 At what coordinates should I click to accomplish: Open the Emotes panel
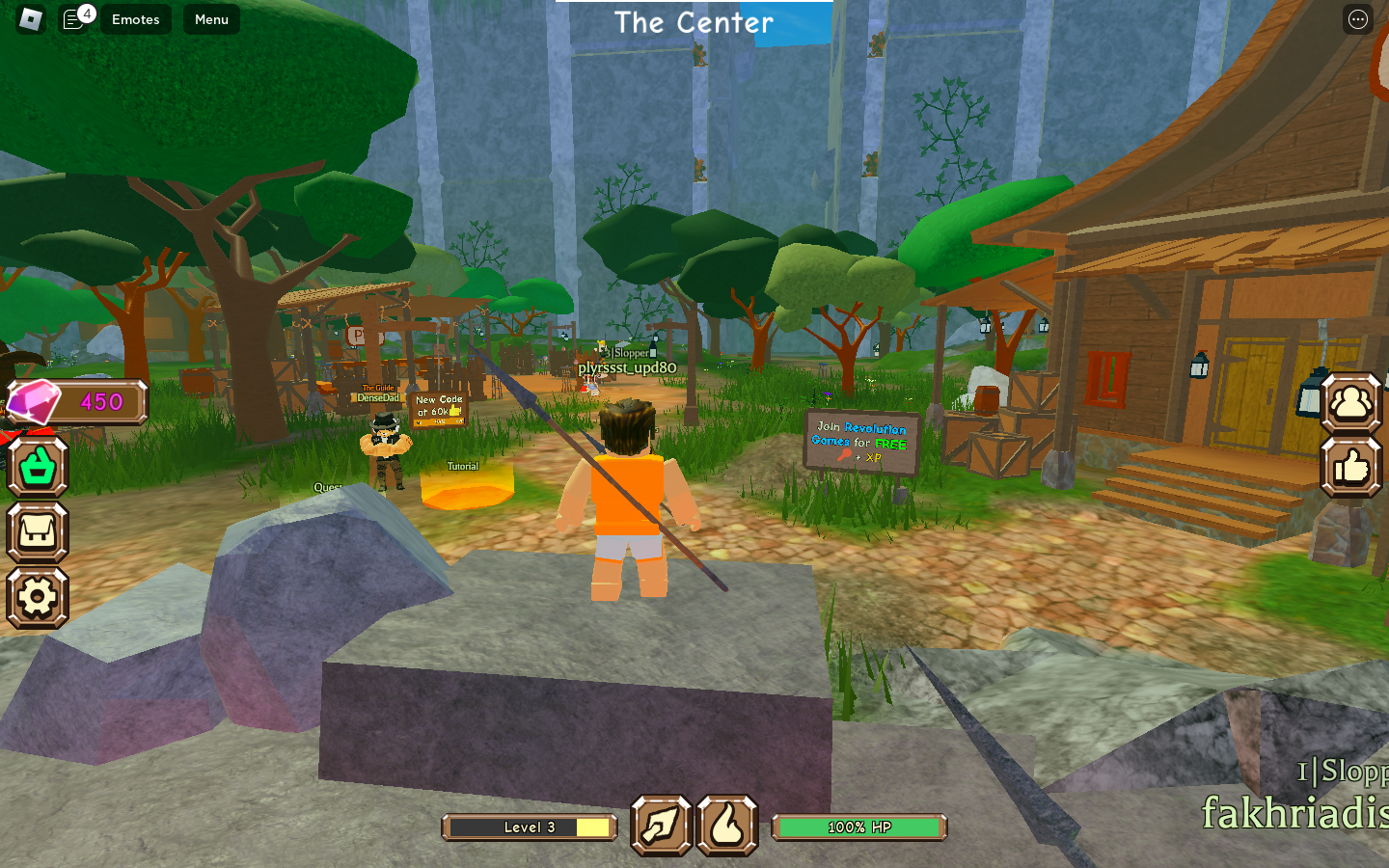pyautogui.click(x=136, y=19)
